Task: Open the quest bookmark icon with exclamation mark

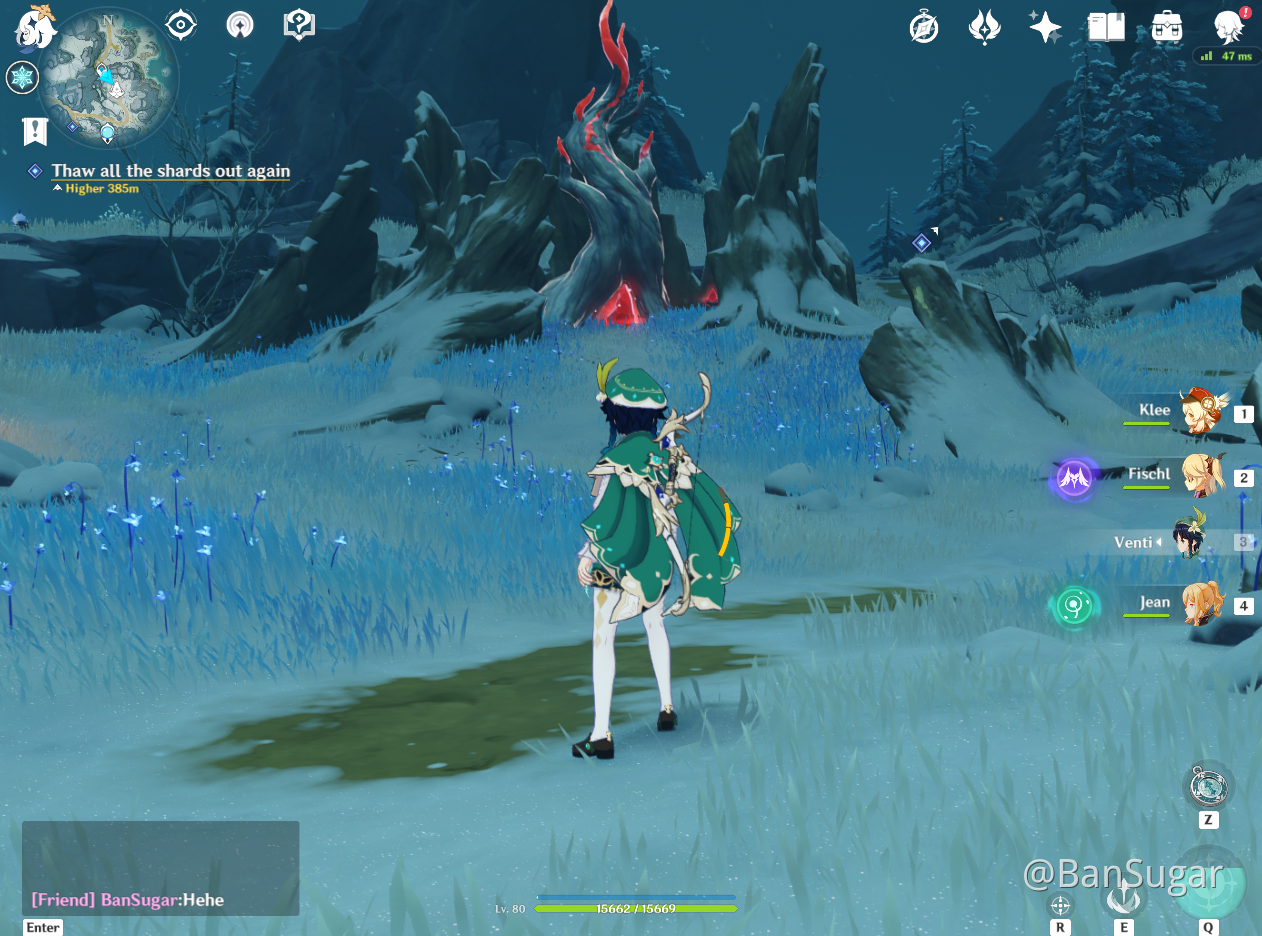Action: [35, 130]
